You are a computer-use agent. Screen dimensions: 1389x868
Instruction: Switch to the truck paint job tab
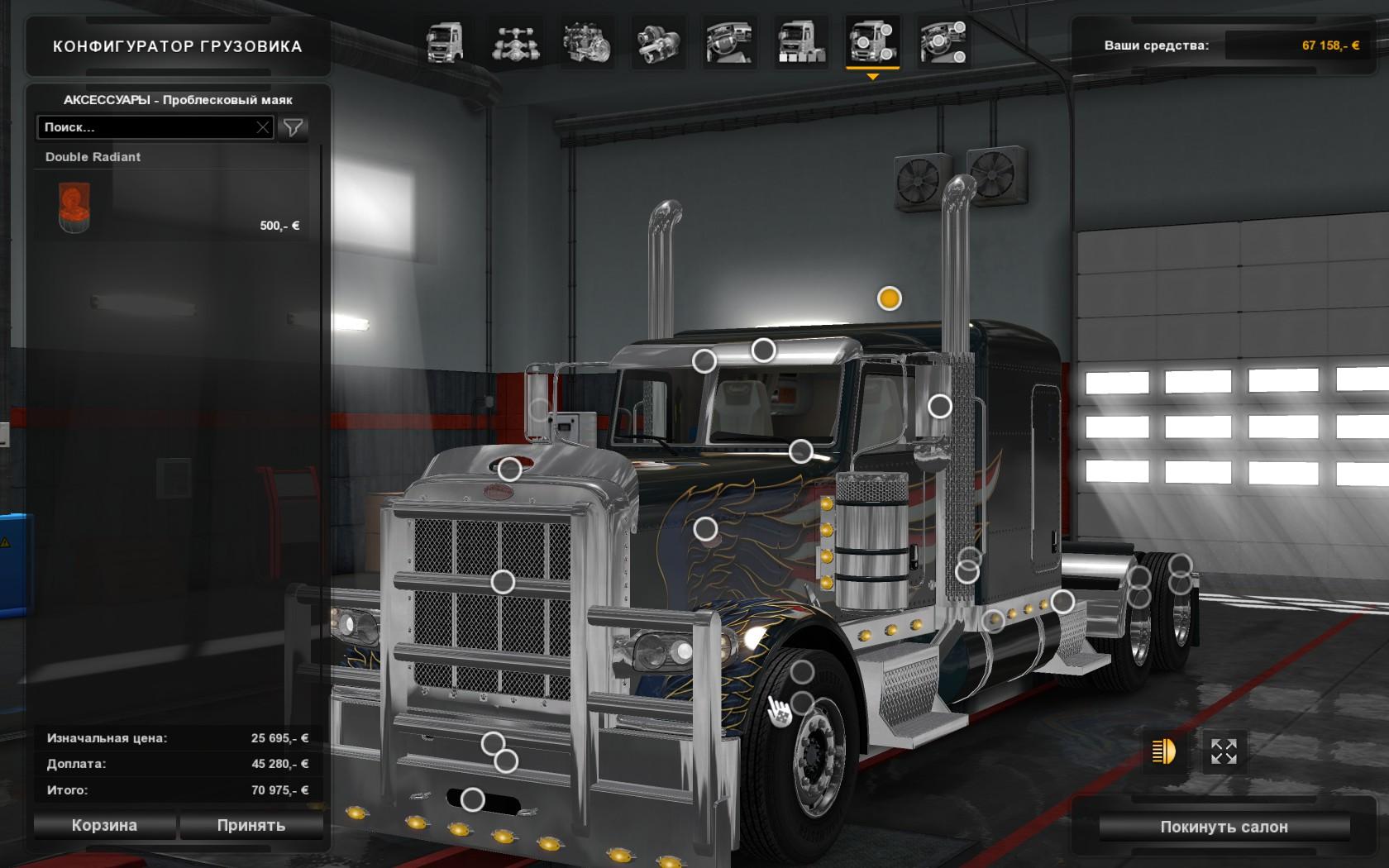(800, 42)
